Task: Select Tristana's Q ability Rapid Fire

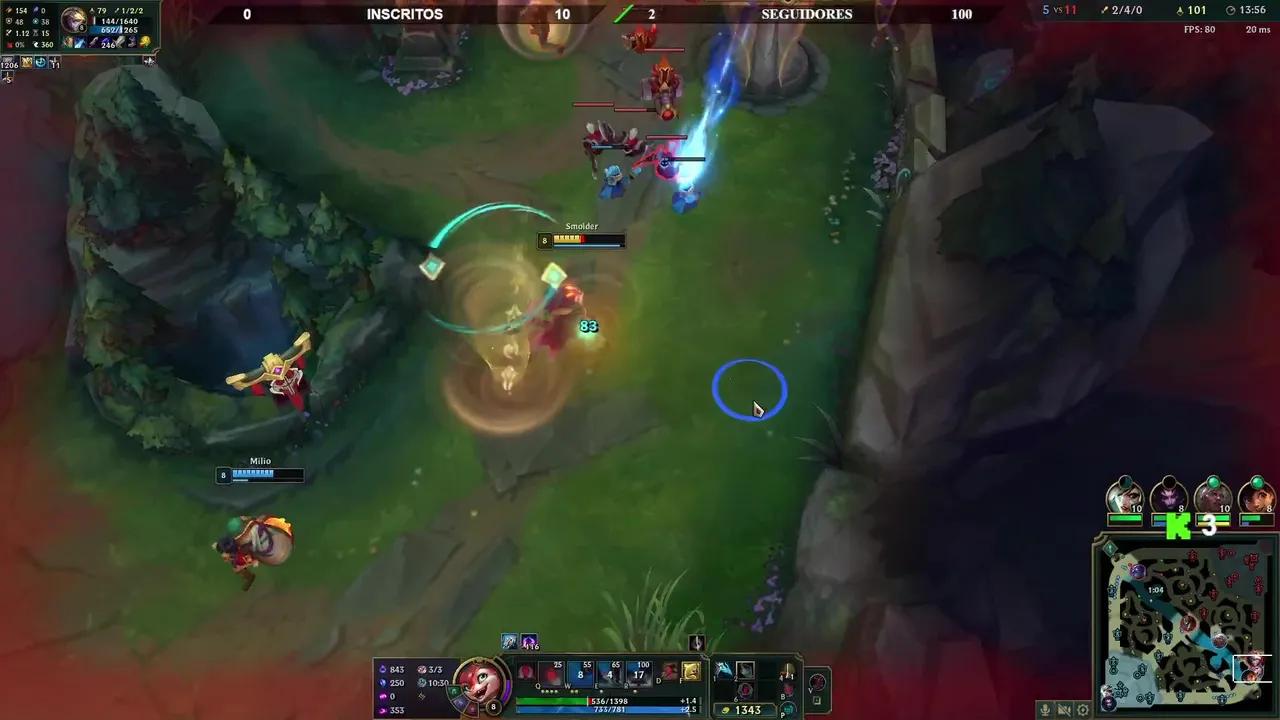Action: (552, 673)
